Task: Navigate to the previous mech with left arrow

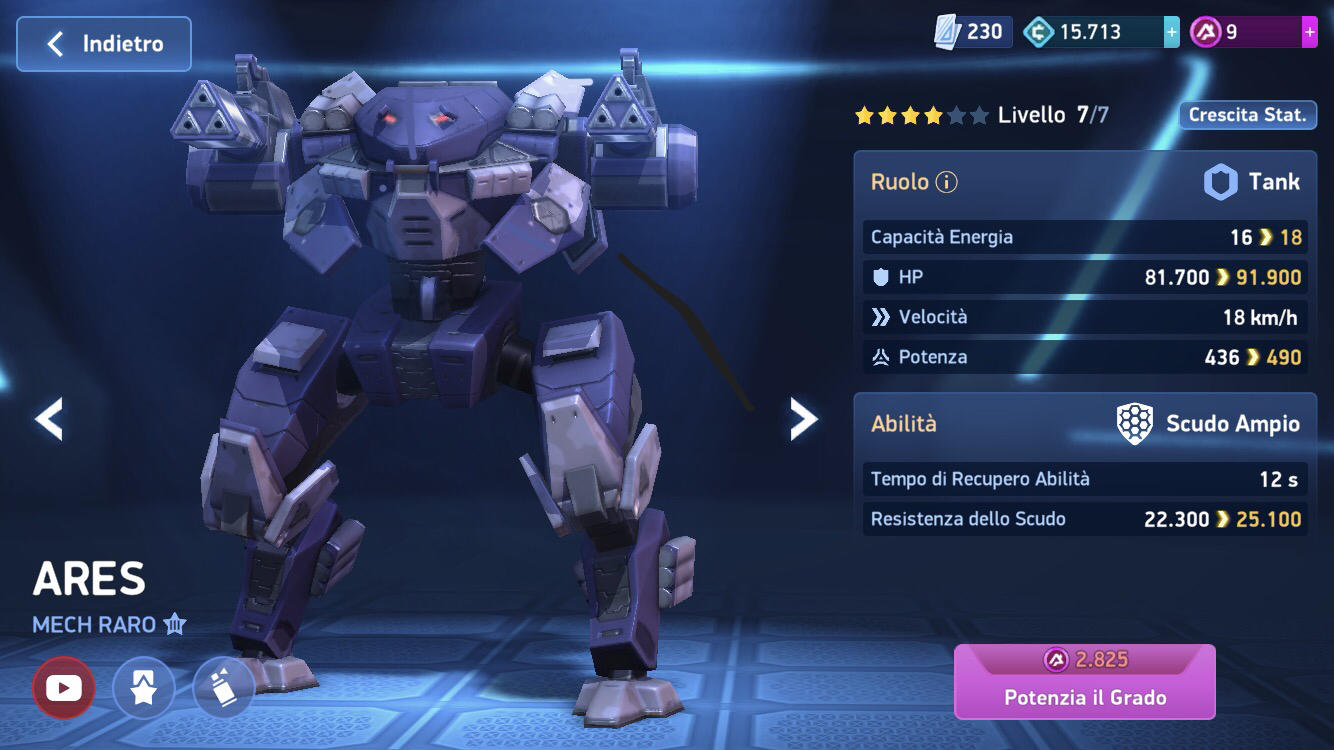Action: [48, 417]
